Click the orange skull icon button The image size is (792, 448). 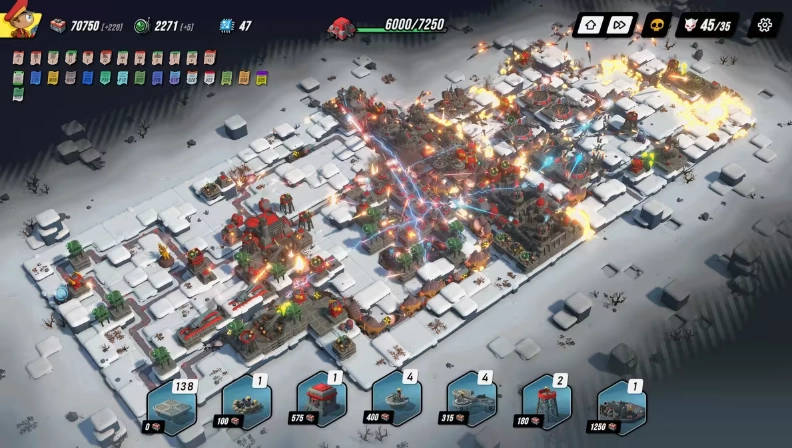pos(655,25)
